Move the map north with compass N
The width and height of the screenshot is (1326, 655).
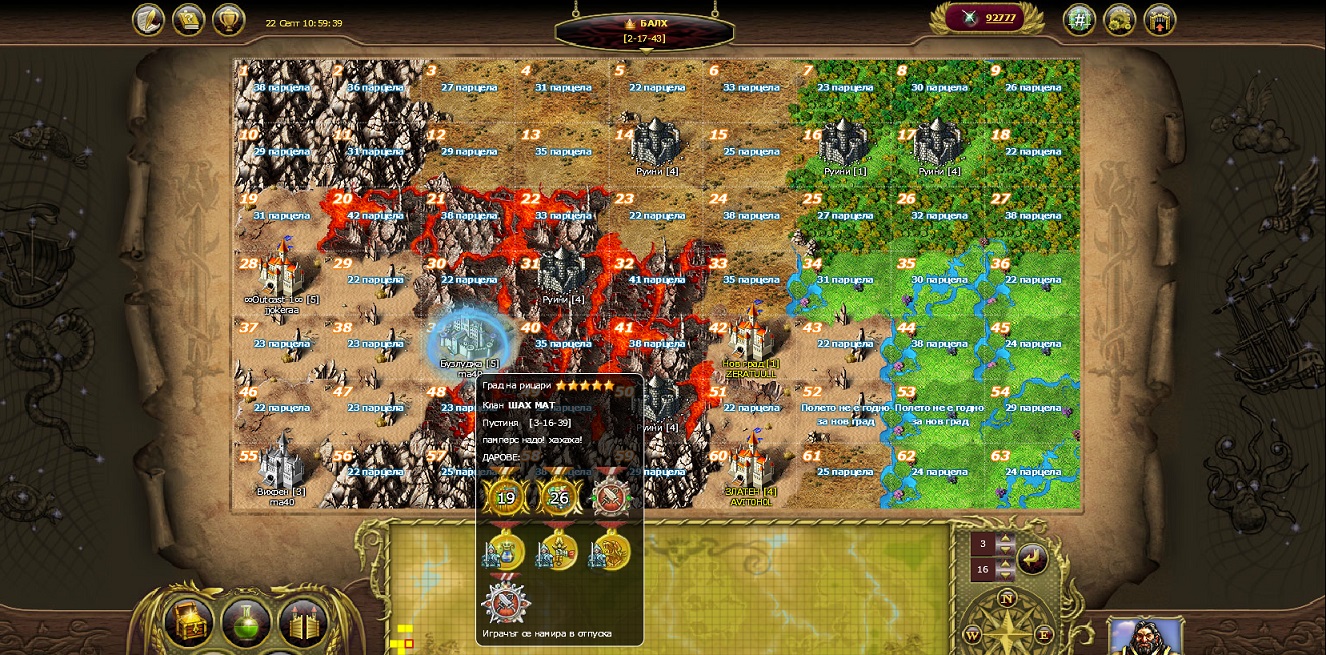click(x=1007, y=599)
